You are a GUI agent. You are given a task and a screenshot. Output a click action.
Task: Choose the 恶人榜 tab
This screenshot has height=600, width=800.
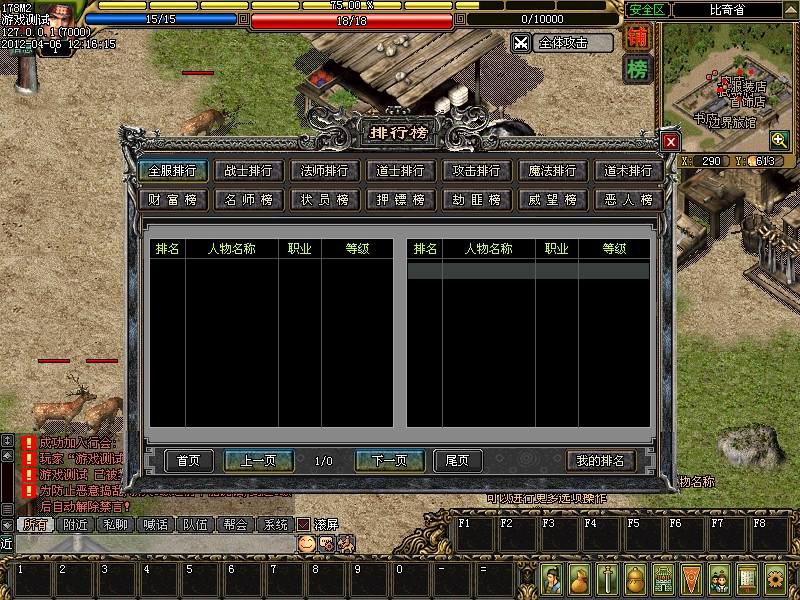coord(628,200)
